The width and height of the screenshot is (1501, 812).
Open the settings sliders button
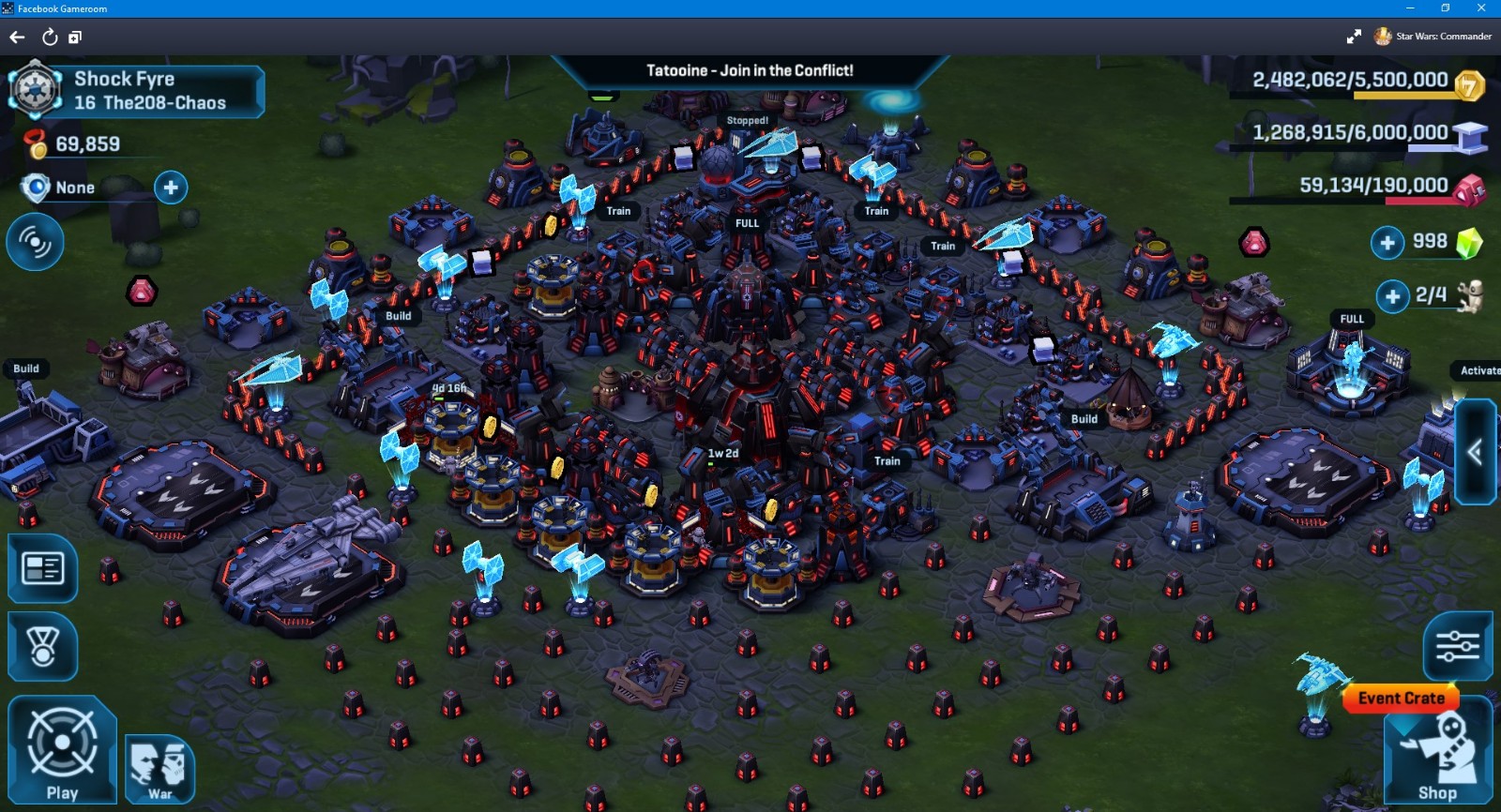pyautogui.click(x=1457, y=646)
